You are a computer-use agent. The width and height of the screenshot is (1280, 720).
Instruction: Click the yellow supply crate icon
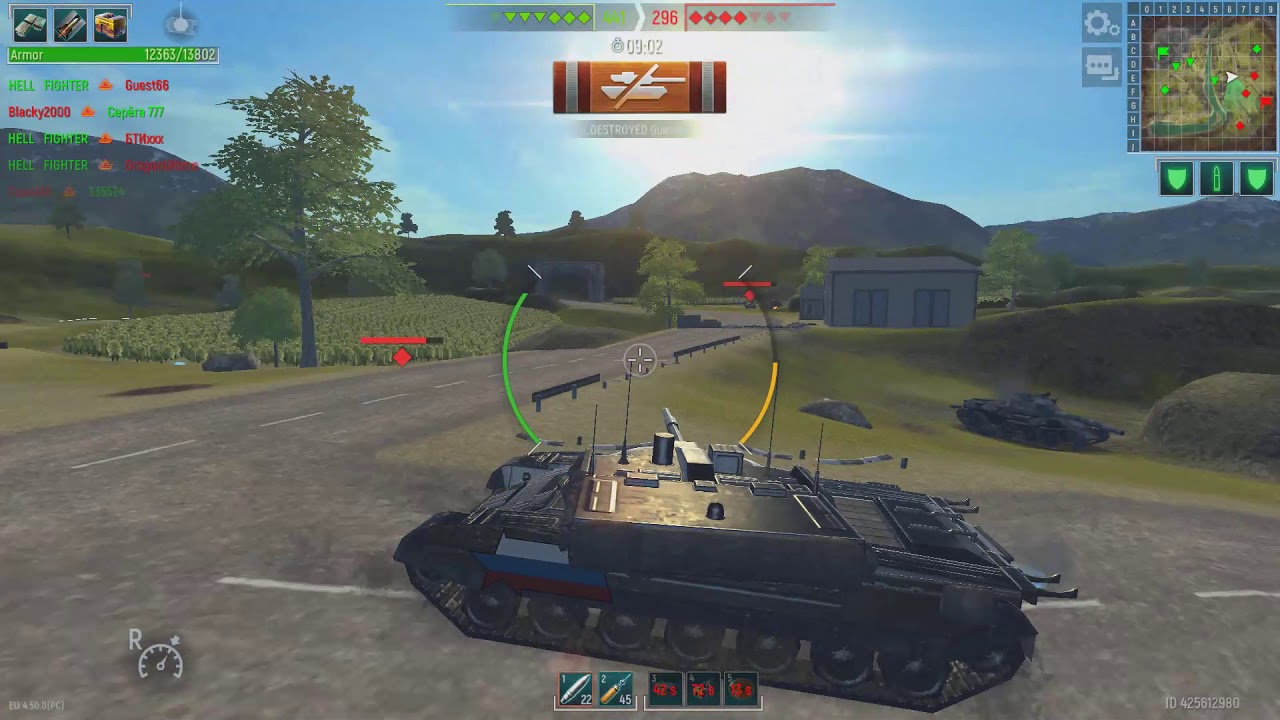(110, 24)
